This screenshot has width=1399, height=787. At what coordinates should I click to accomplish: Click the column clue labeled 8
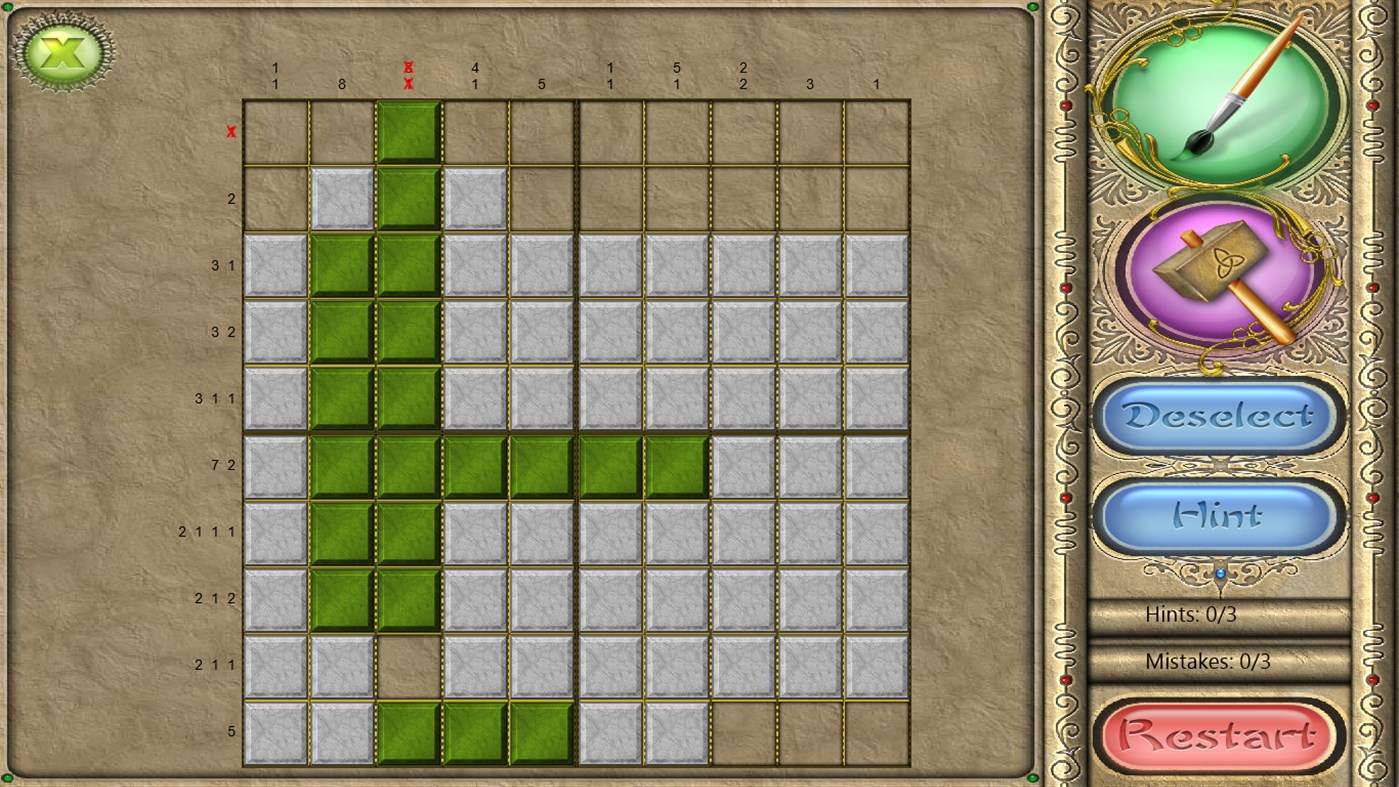(341, 84)
